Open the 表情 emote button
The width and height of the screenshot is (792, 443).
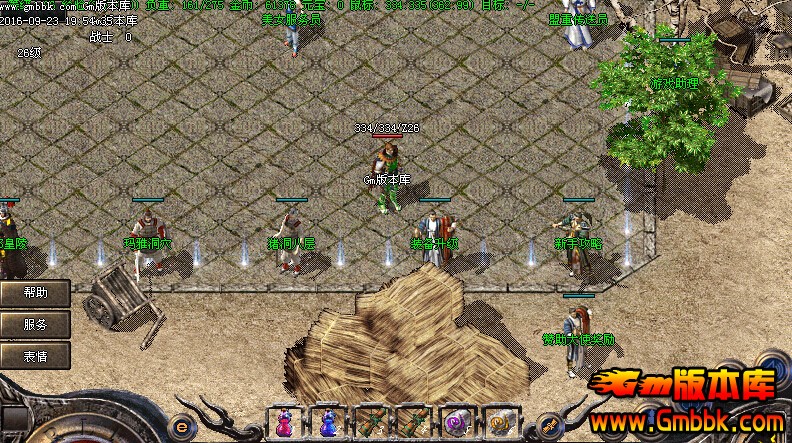pyautogui.click(x=34, y=355)
